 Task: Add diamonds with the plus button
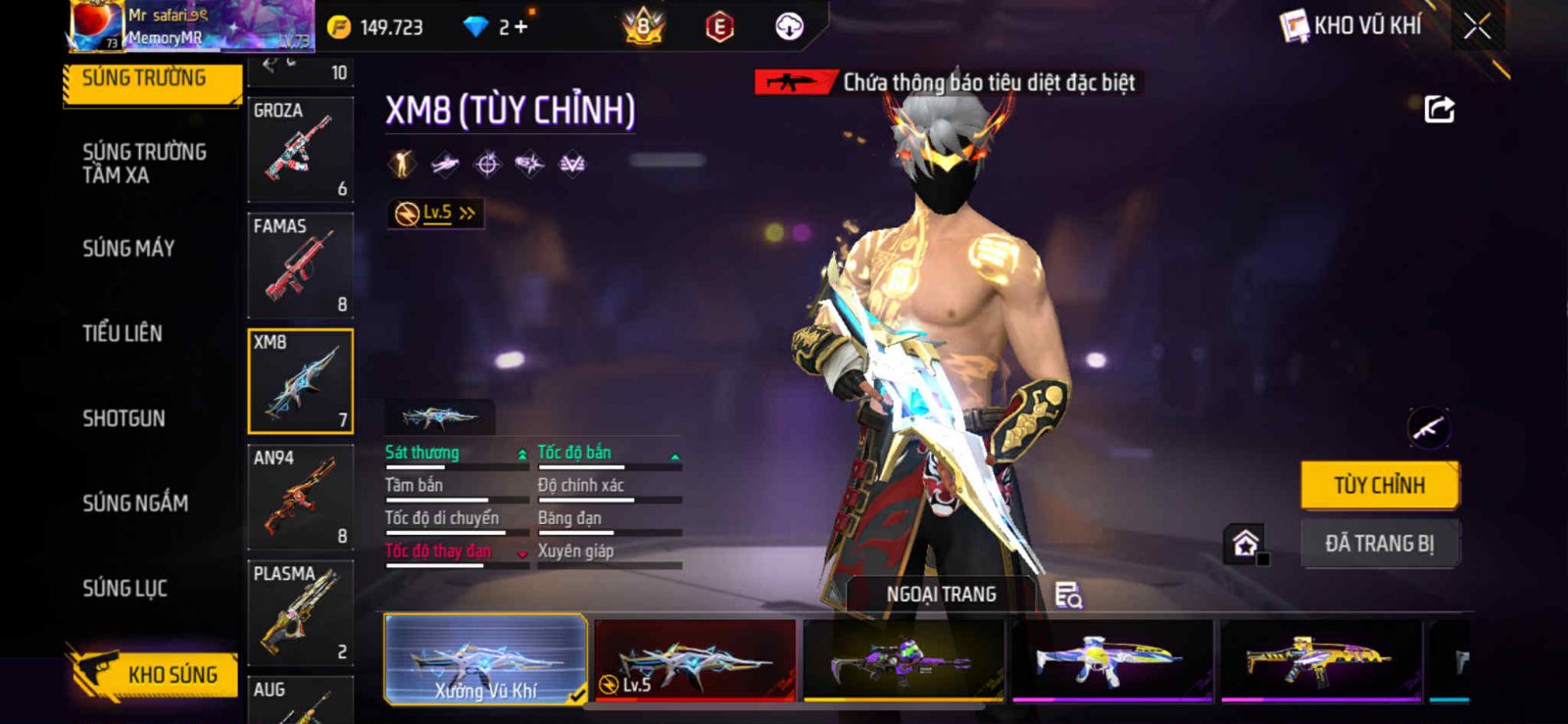(x=520, y=27)
